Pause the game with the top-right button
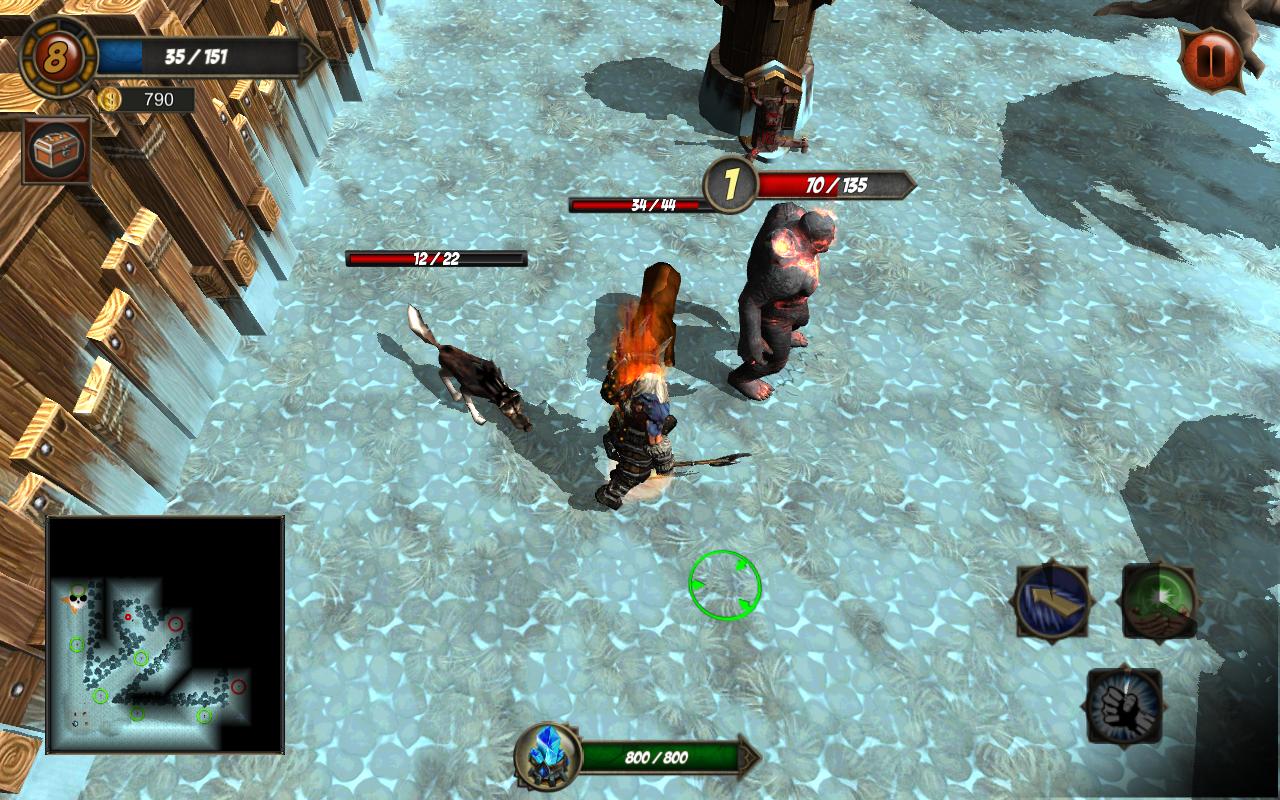 (x=1211, y=60)
